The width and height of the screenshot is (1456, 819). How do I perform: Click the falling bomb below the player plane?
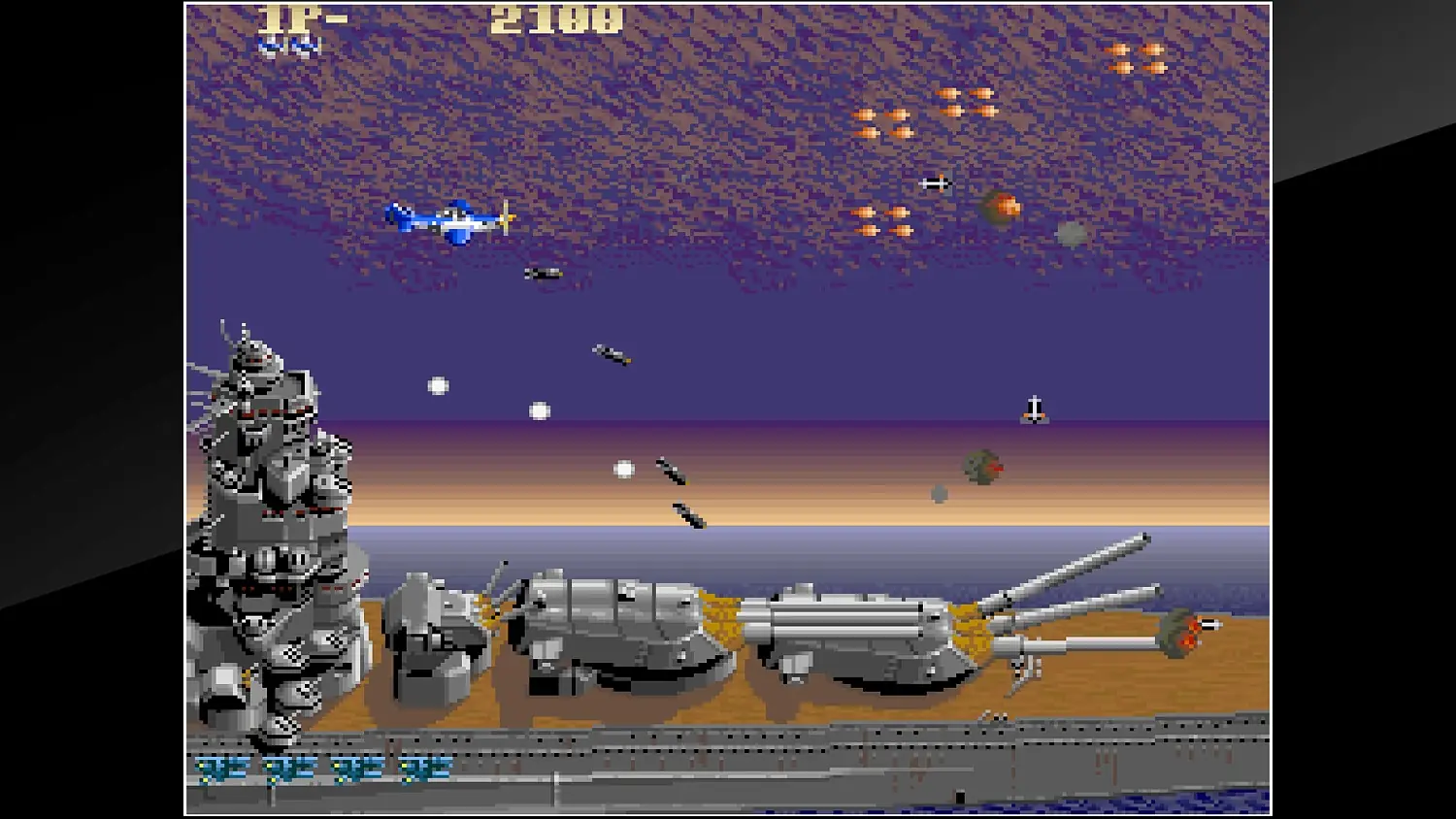[541, 273]
